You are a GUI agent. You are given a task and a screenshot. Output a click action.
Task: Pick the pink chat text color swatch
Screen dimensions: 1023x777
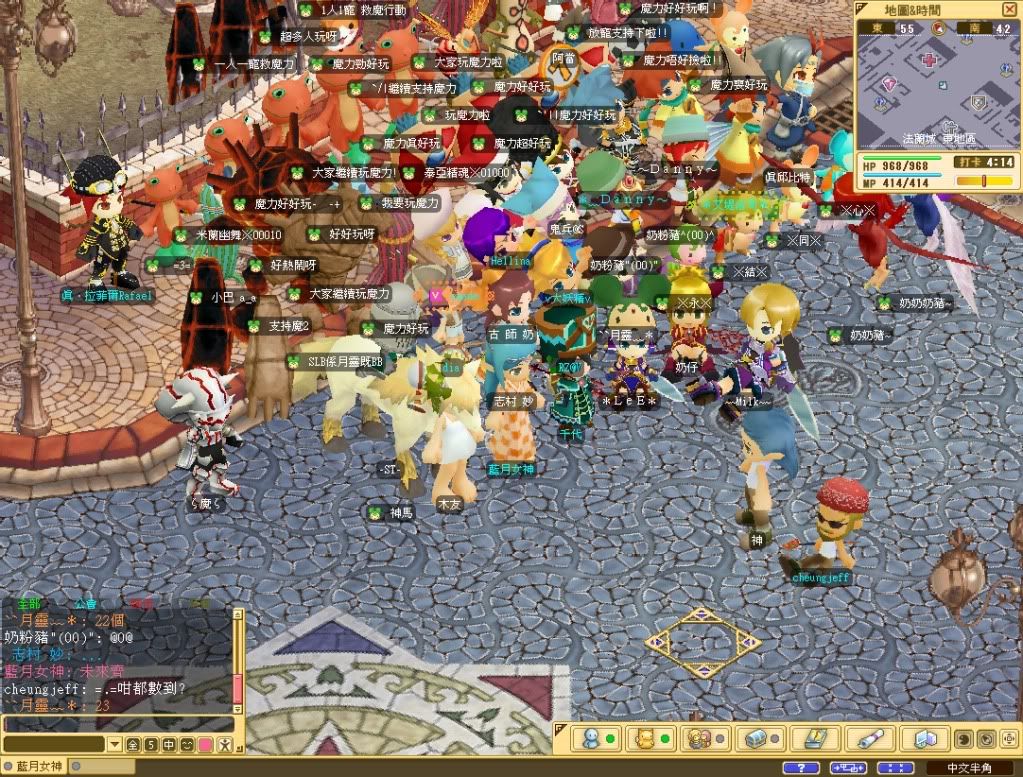(205, 745)
